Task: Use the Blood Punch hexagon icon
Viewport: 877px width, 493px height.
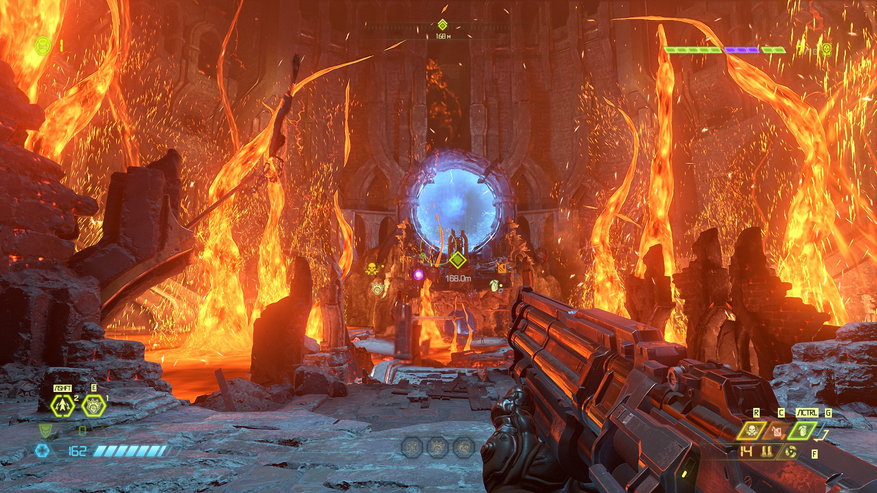Action: 94,405
